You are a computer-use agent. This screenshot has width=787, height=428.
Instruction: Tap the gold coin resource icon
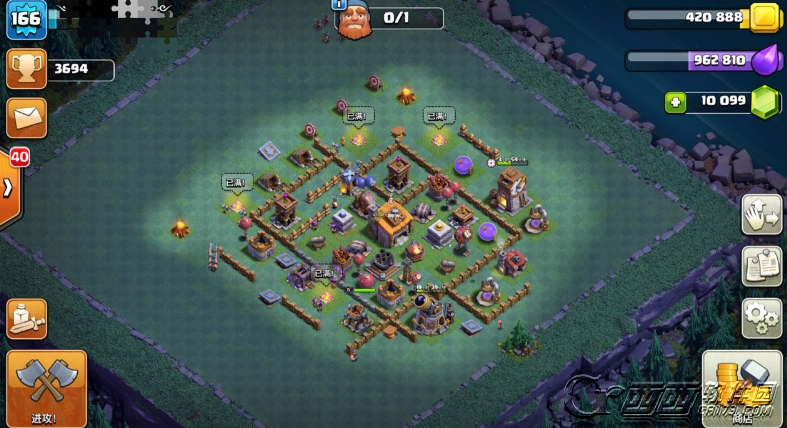pos(764,18)
